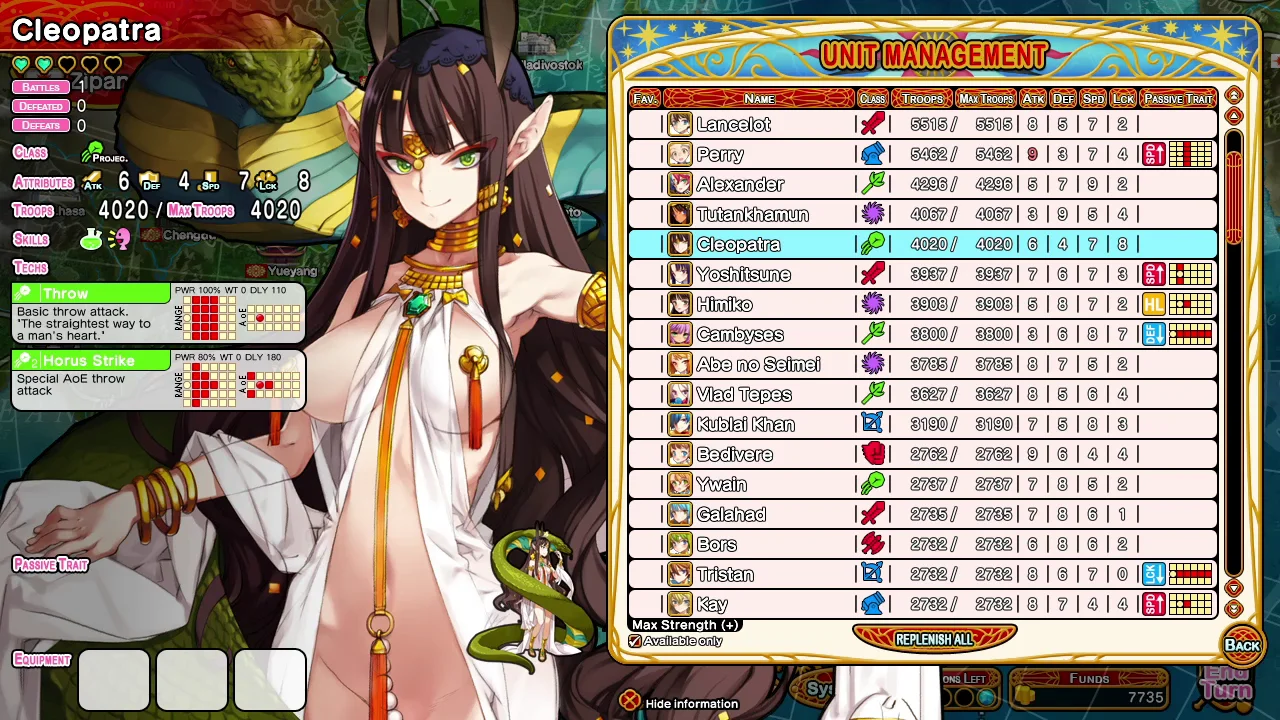Pick Tutankhamun in the unit list
This screenshot has width=1280, height=720.
click(x=752, y=215)
